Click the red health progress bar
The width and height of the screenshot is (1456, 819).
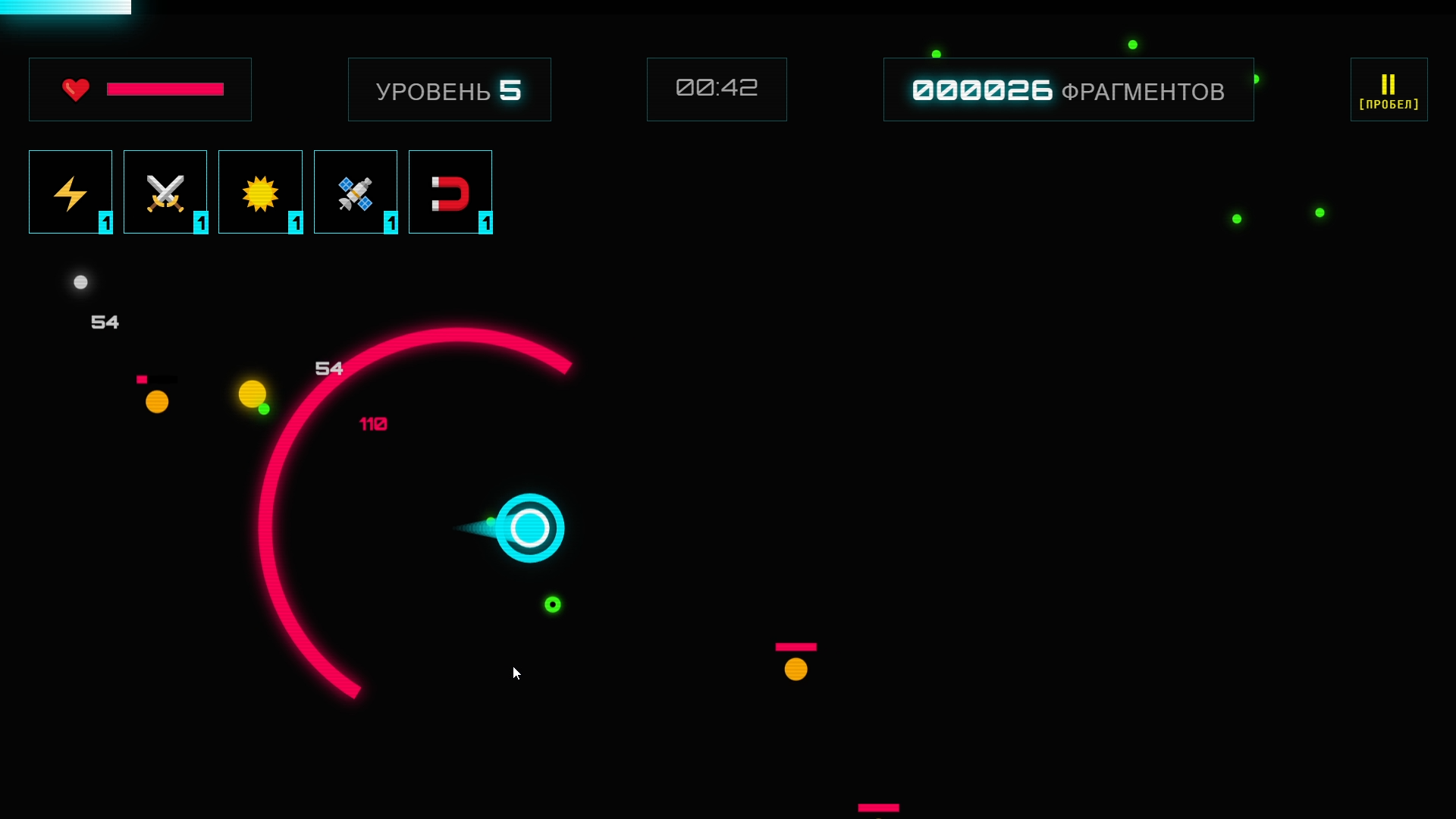(x=165, y=89)
